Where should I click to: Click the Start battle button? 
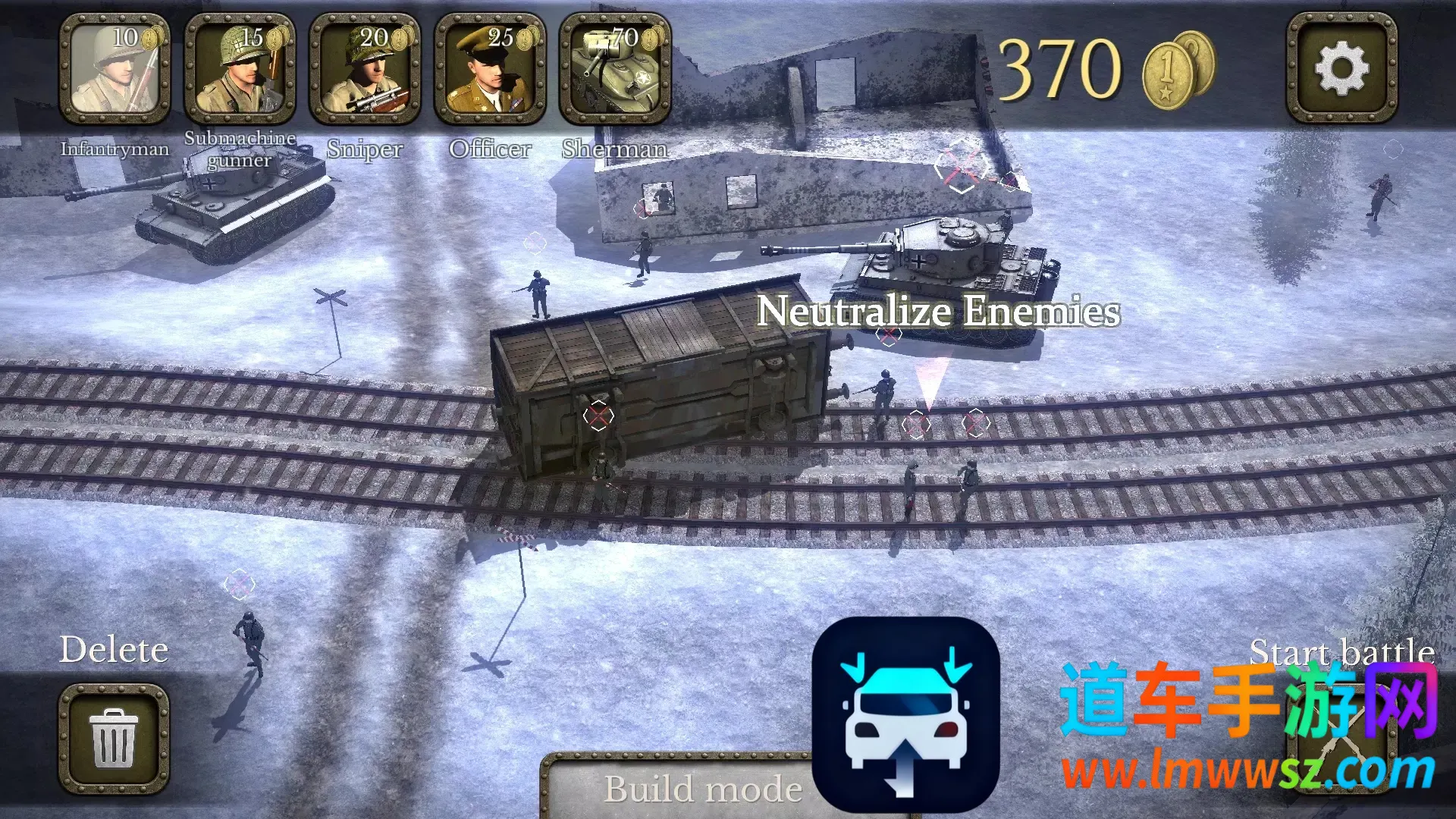click(x=1341, y=739)
